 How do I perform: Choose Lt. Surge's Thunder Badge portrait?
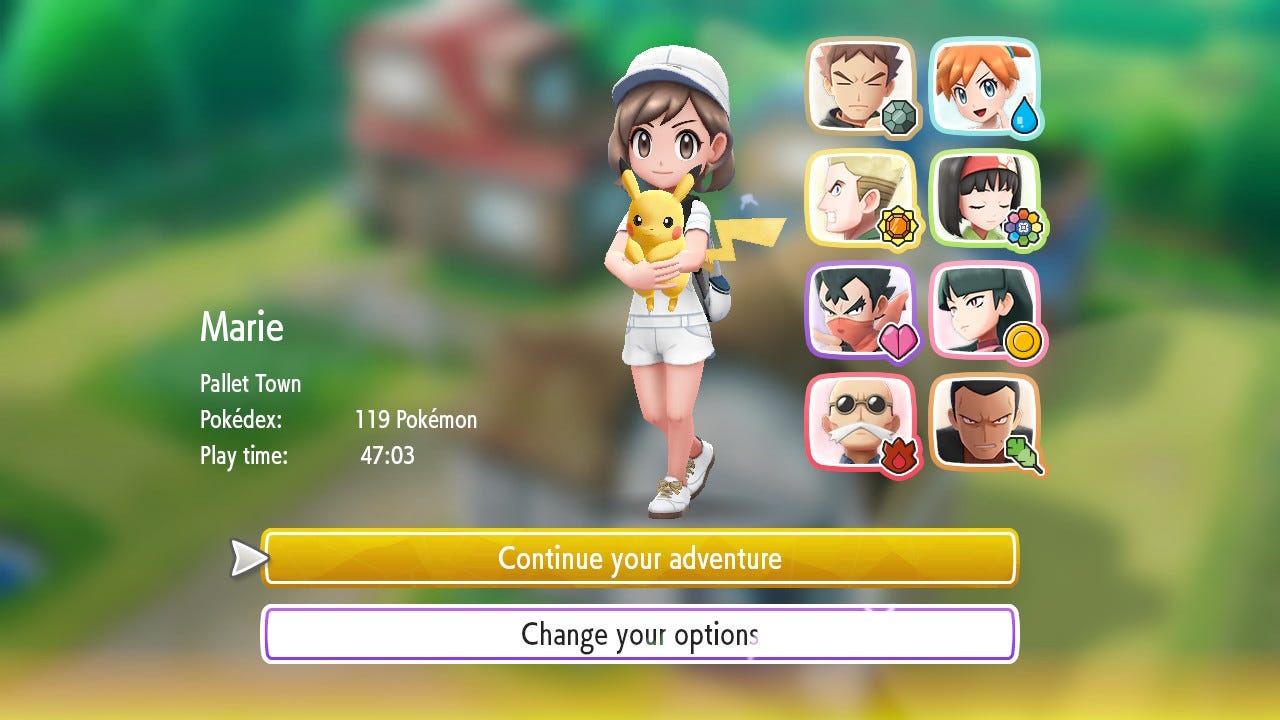pos(859,198)
